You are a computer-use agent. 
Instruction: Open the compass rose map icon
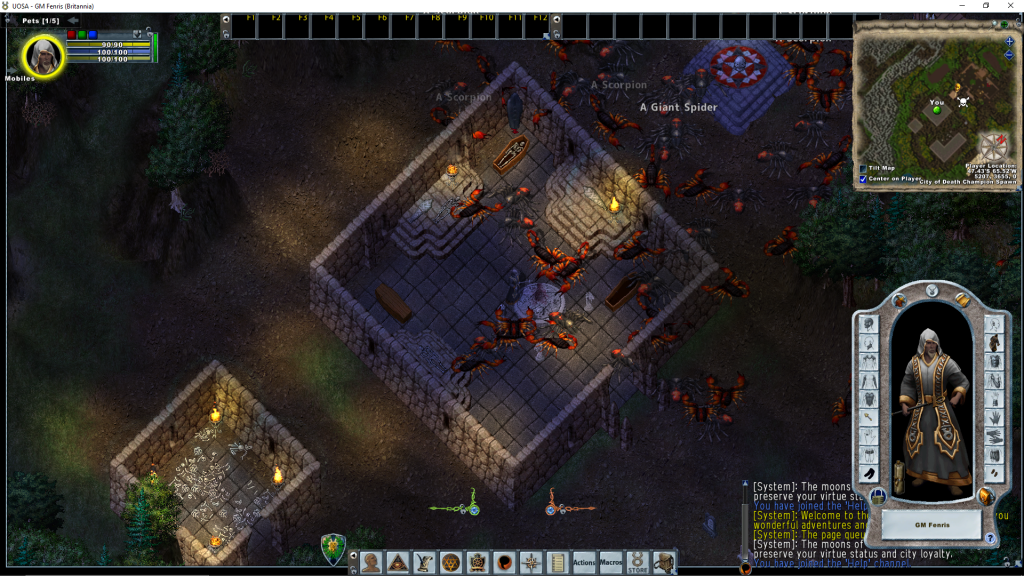pos(531,562)
